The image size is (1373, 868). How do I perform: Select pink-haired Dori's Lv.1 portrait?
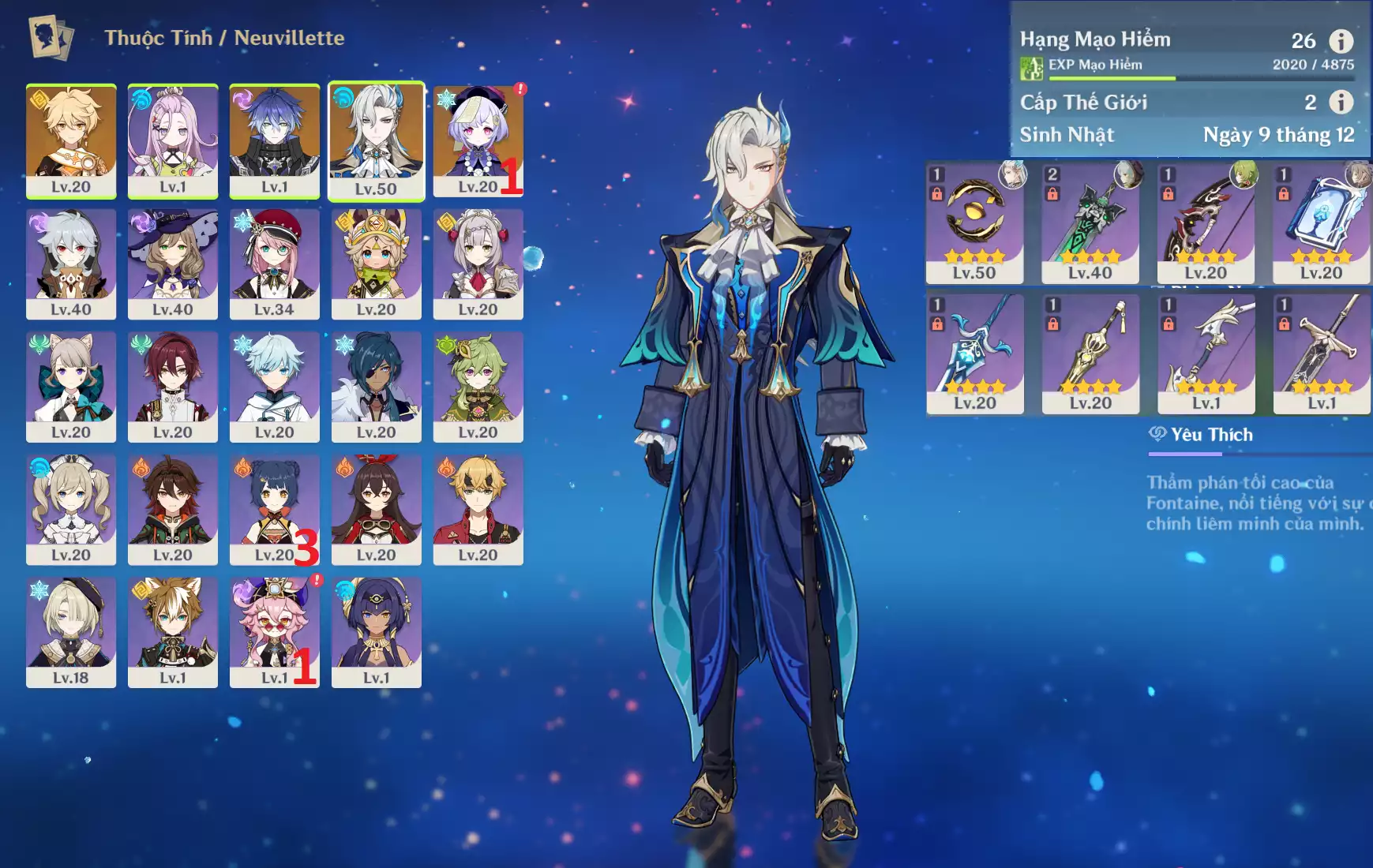click(274, 631)
